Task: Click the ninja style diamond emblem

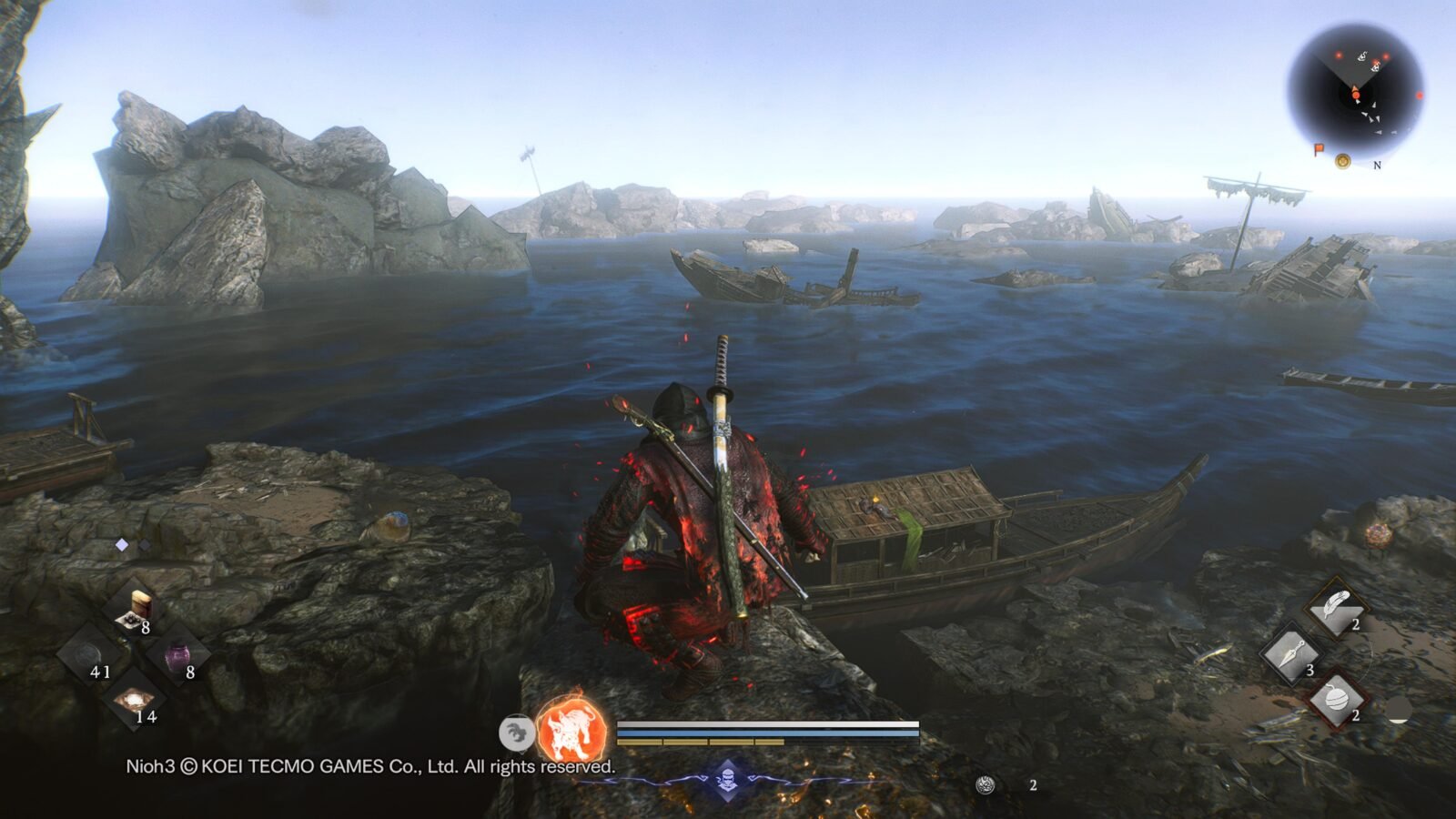Action: pos(727,780)
